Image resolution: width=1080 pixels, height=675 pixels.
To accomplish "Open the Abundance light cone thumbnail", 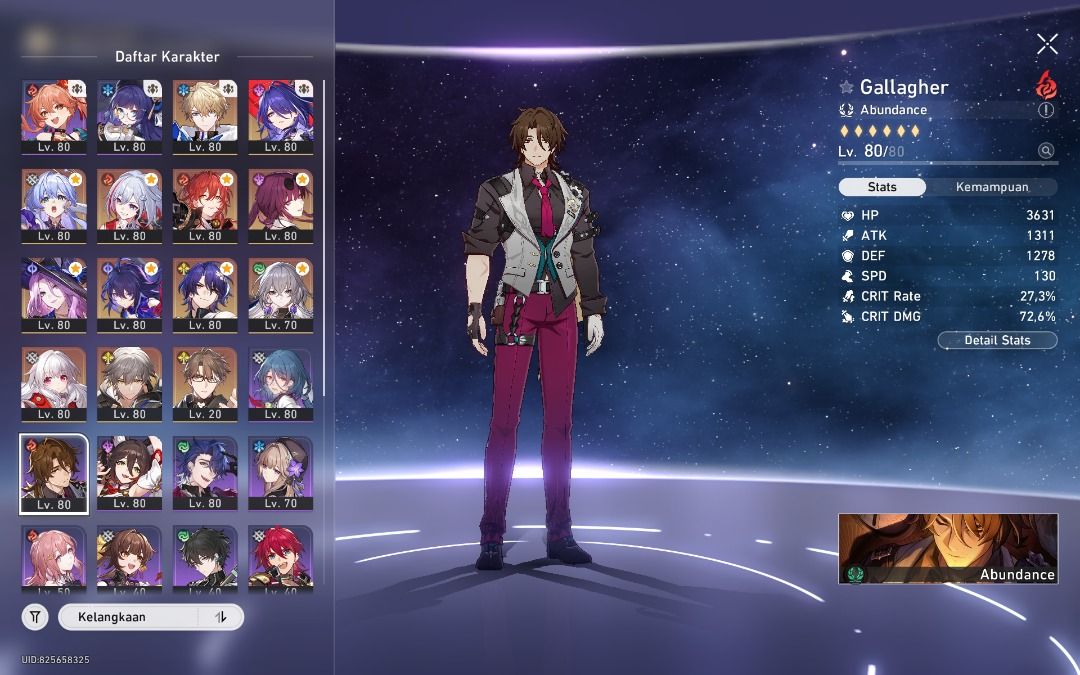I will pyautogui.click(x=947, y=548).
